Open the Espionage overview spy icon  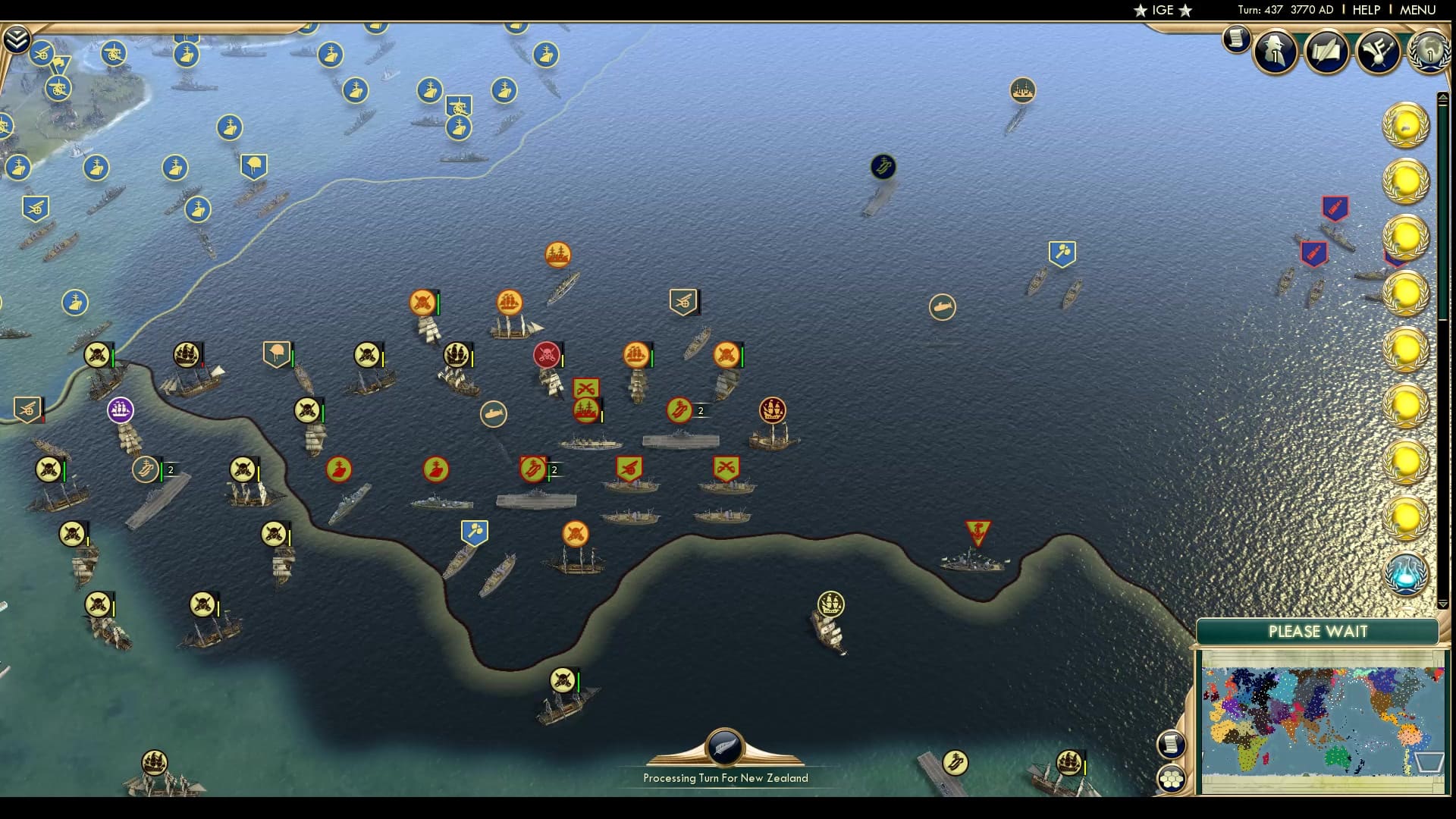click(1274, 52)
